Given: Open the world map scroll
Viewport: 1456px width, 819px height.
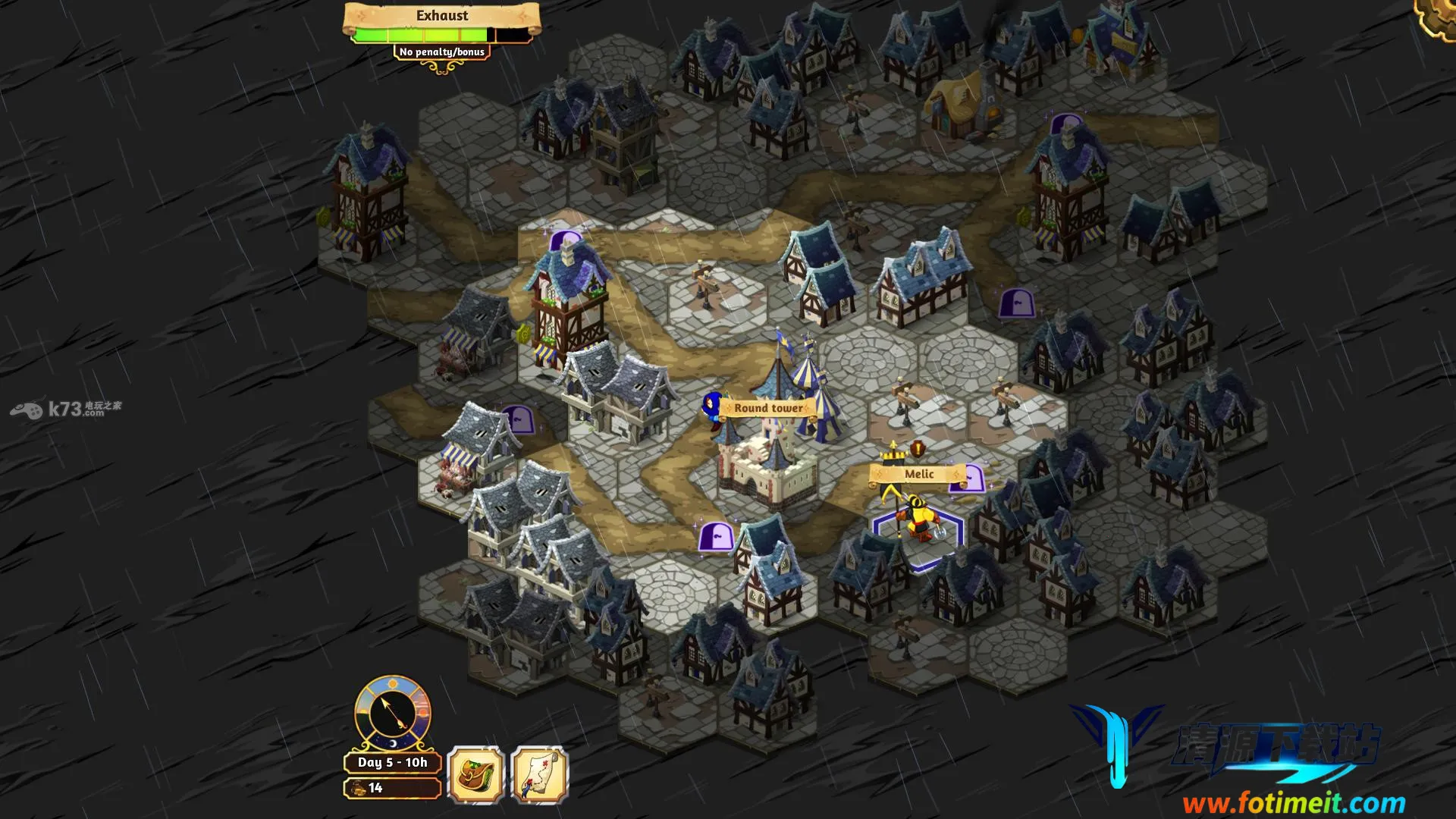Looking at the screenshot, I should pos(539,774).
